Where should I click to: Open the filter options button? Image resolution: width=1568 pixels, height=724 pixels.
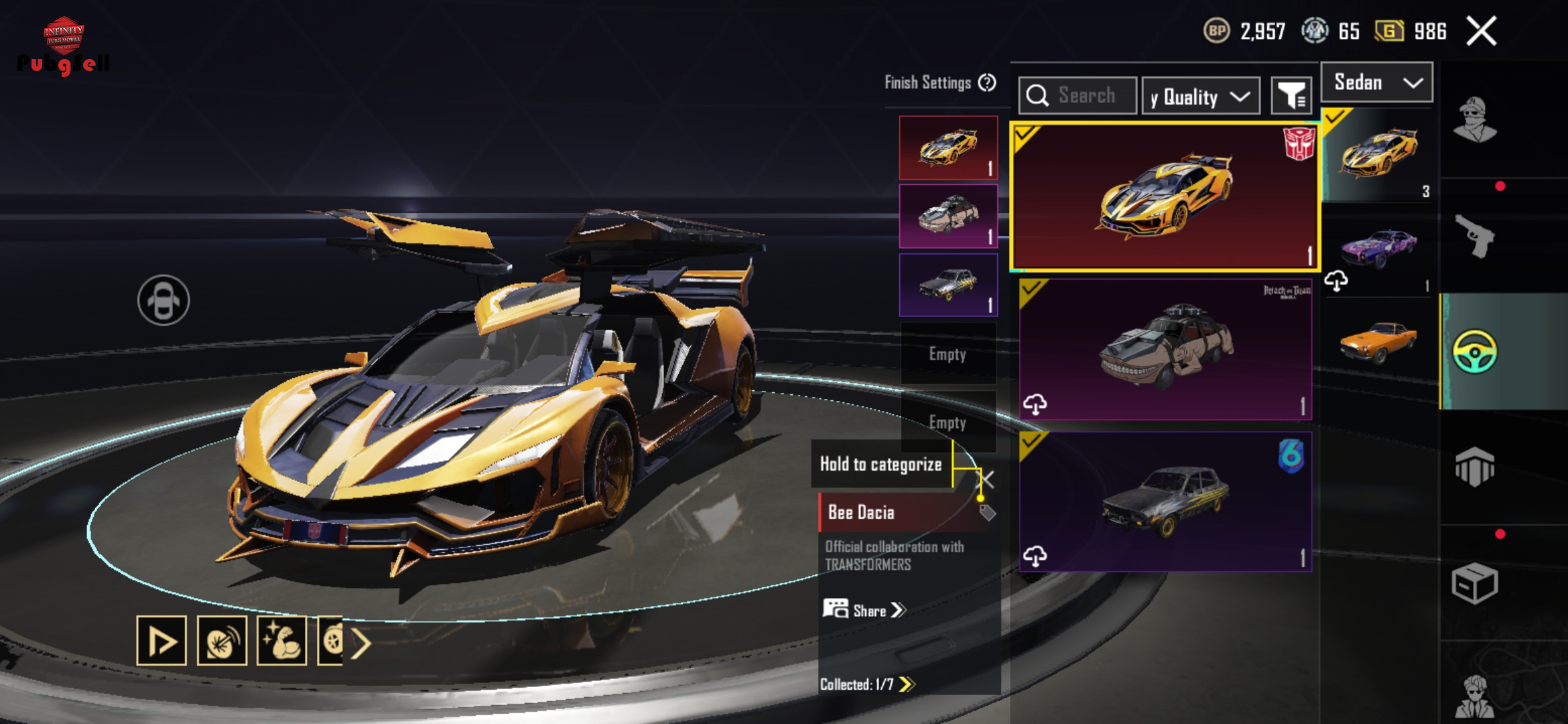1291,97
